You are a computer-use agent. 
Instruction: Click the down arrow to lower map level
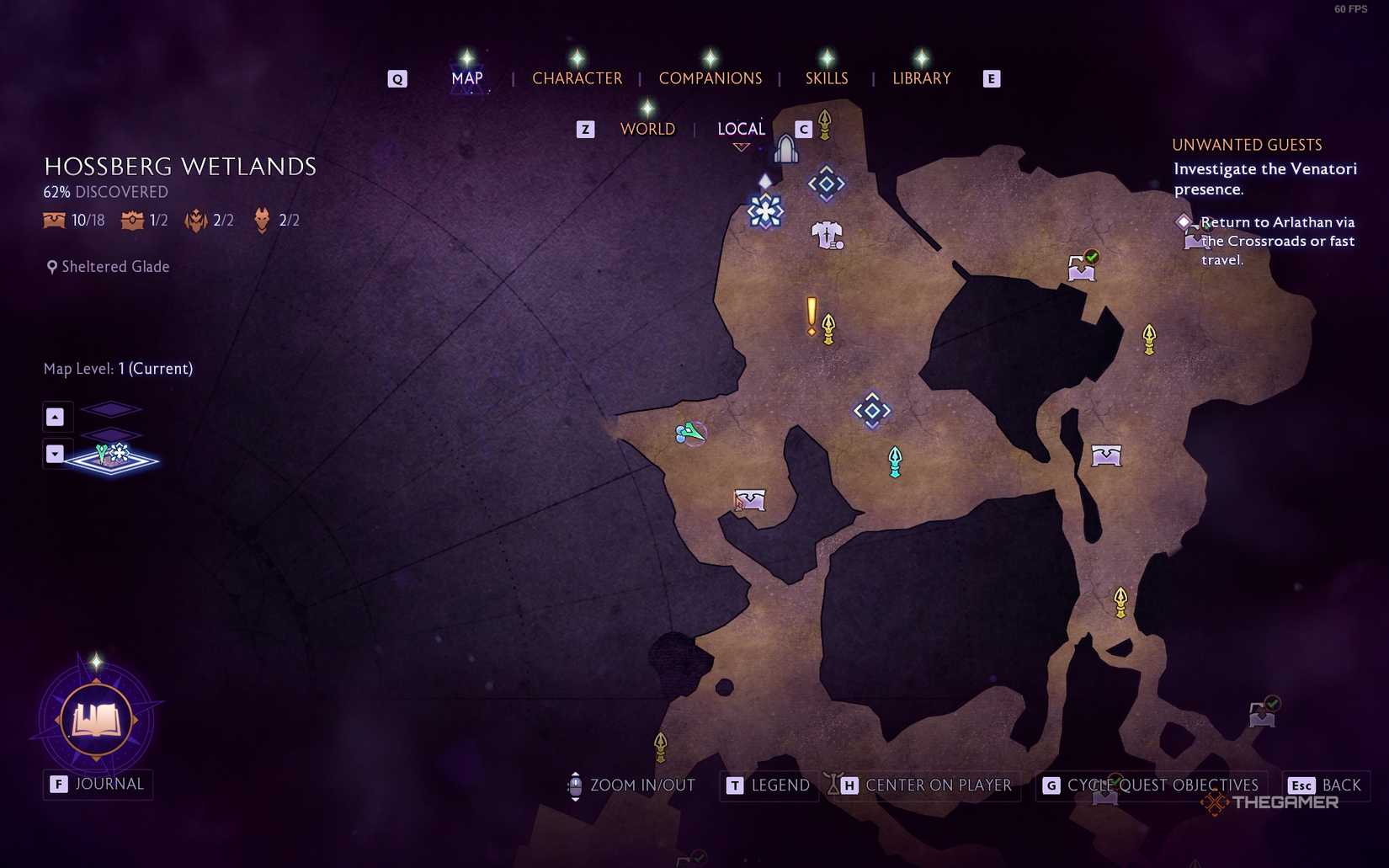coord(56,454)
